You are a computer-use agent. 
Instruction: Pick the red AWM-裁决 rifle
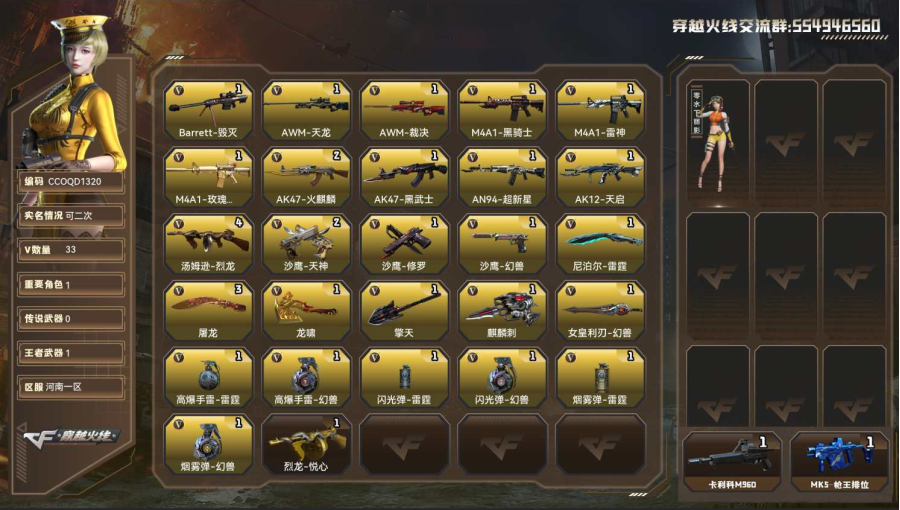[x=404, y=110]
